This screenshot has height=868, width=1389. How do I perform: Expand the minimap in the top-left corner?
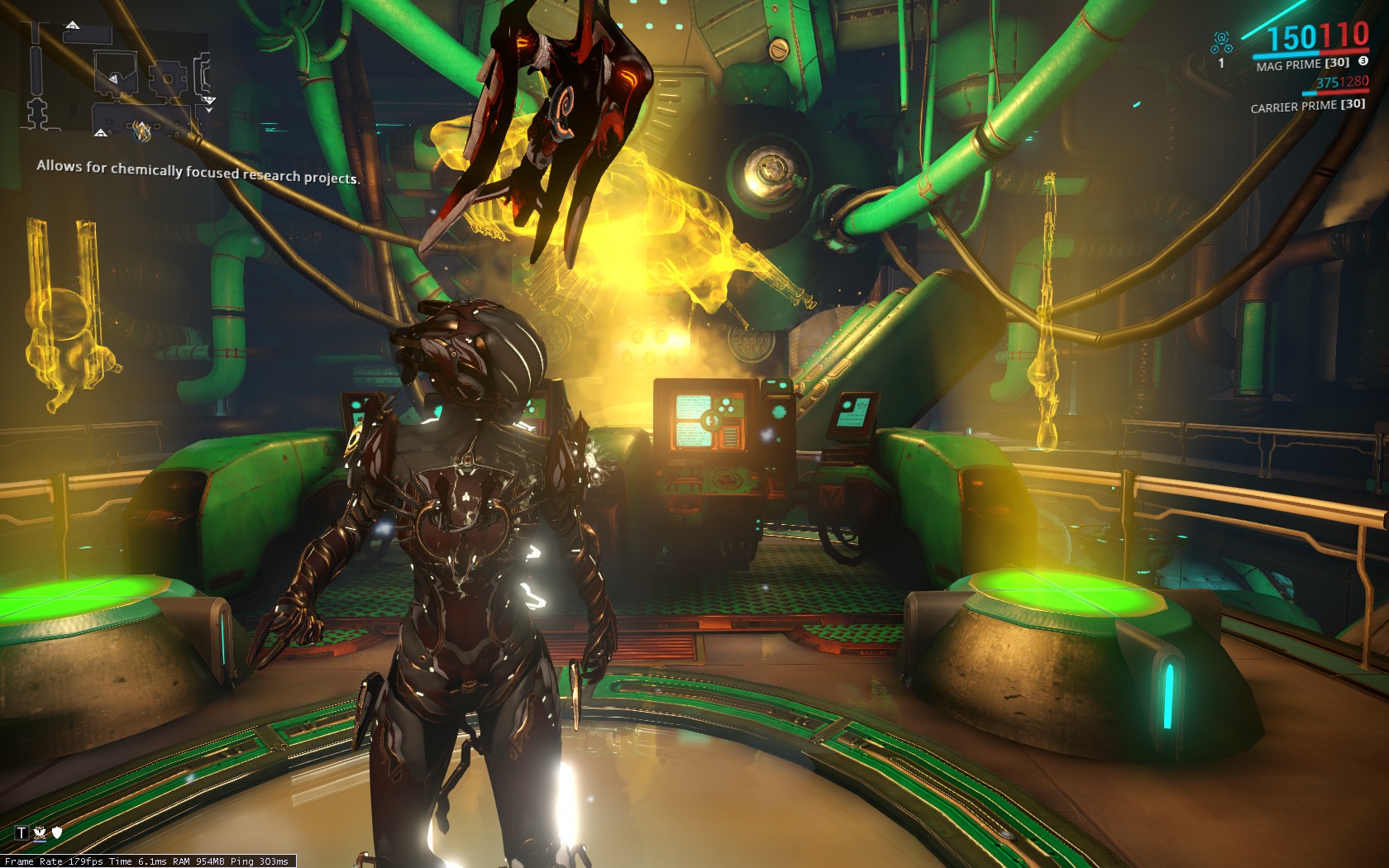point(116,79)
